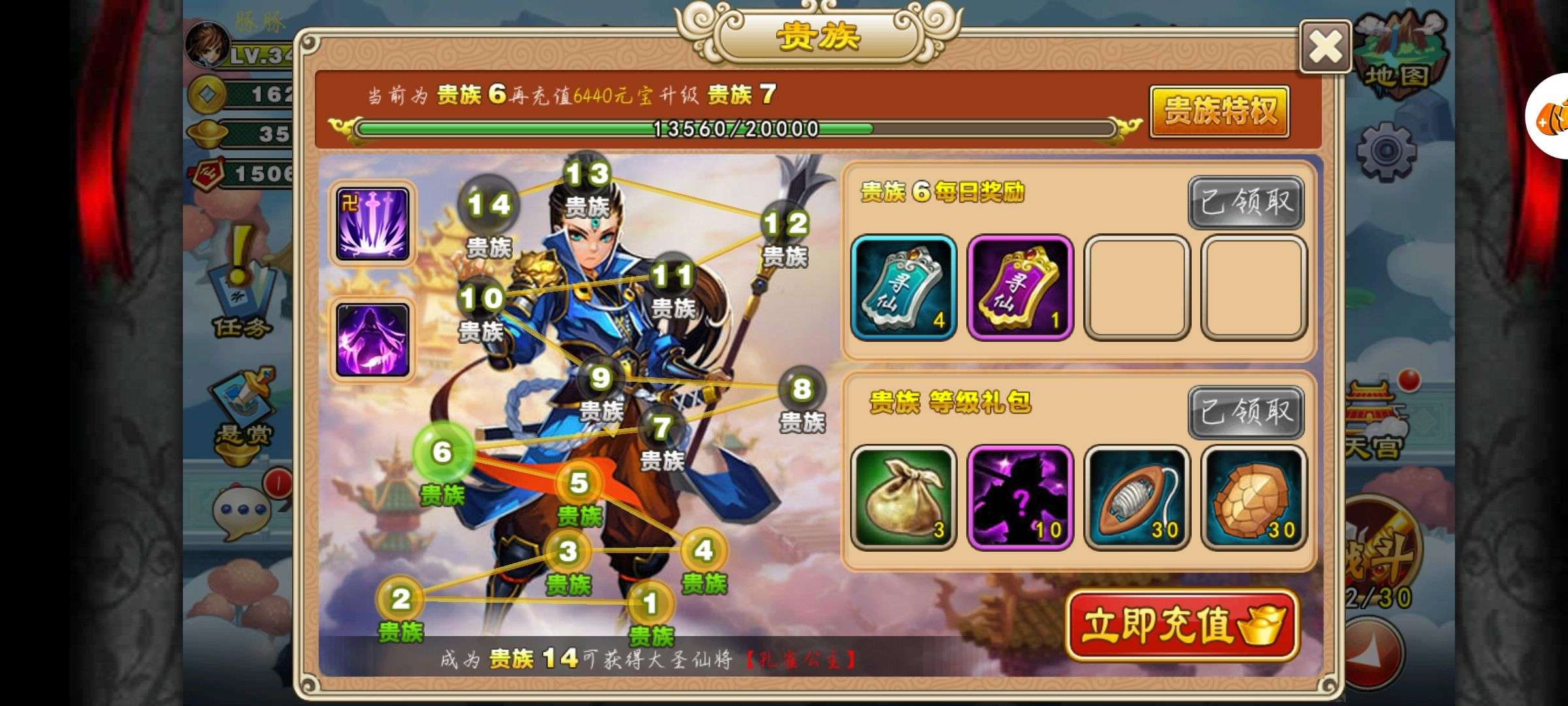Select the 贵族 1 node
Viewport: 1568px width, 706px height.
(x=649, y=603)
